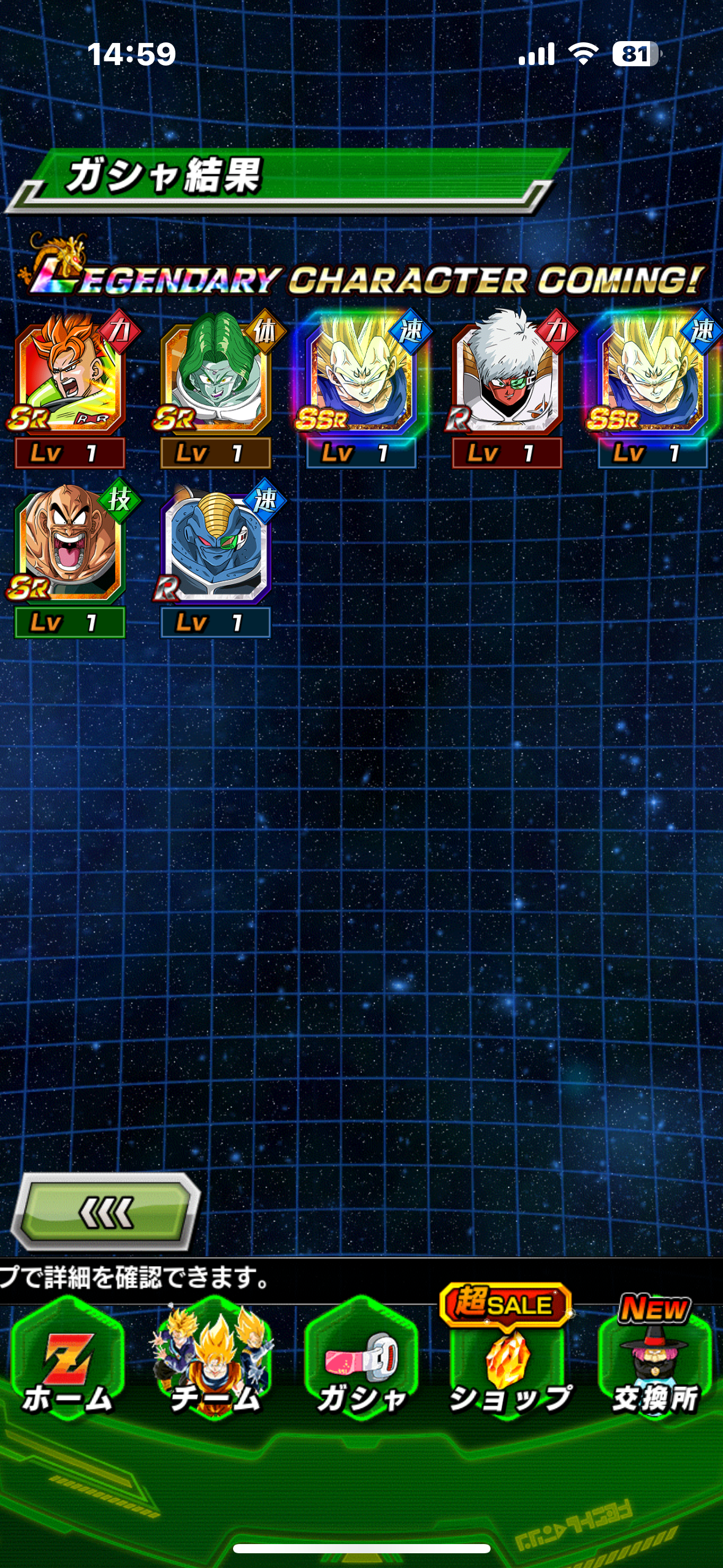Choose the blue R Burter card
The image size is (723, 1568).
215,544
